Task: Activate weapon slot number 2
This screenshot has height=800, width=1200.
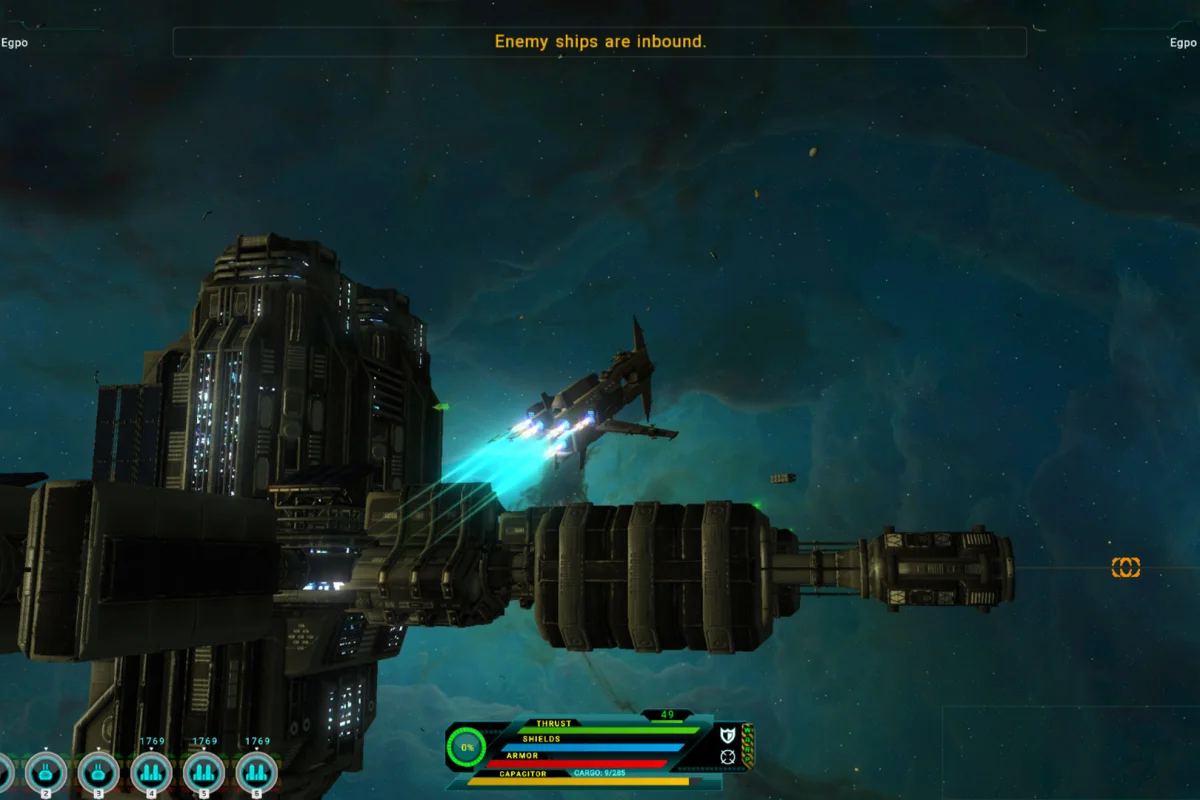Action: tap(46, 771)
